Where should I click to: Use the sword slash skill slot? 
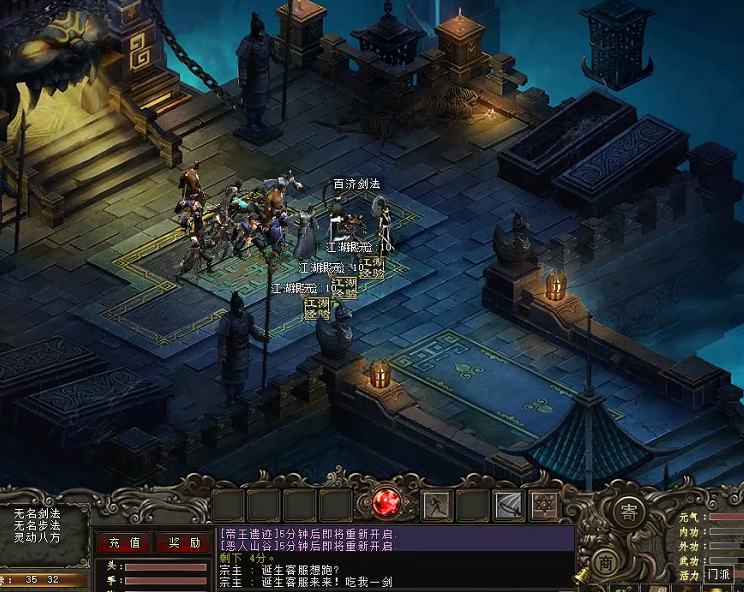click(508, 506)
